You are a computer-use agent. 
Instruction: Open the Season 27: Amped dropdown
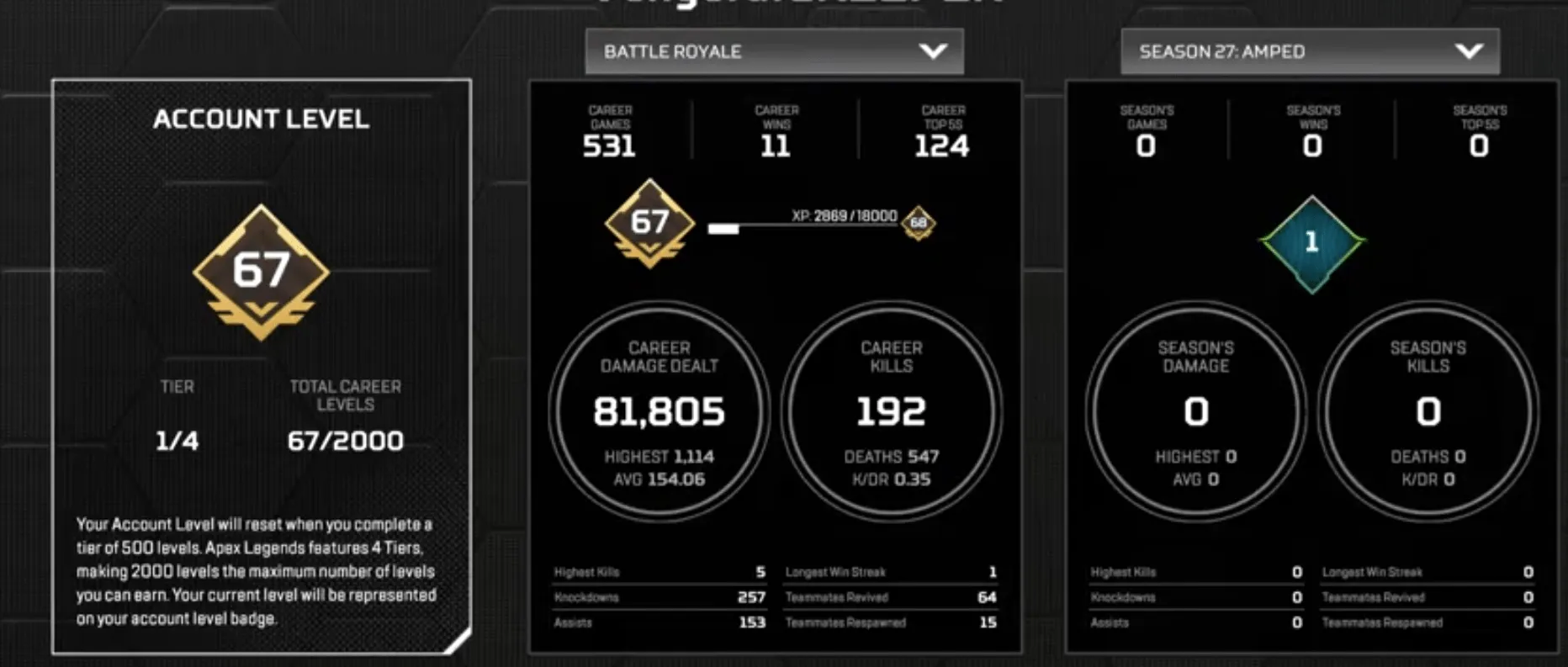1309,51
